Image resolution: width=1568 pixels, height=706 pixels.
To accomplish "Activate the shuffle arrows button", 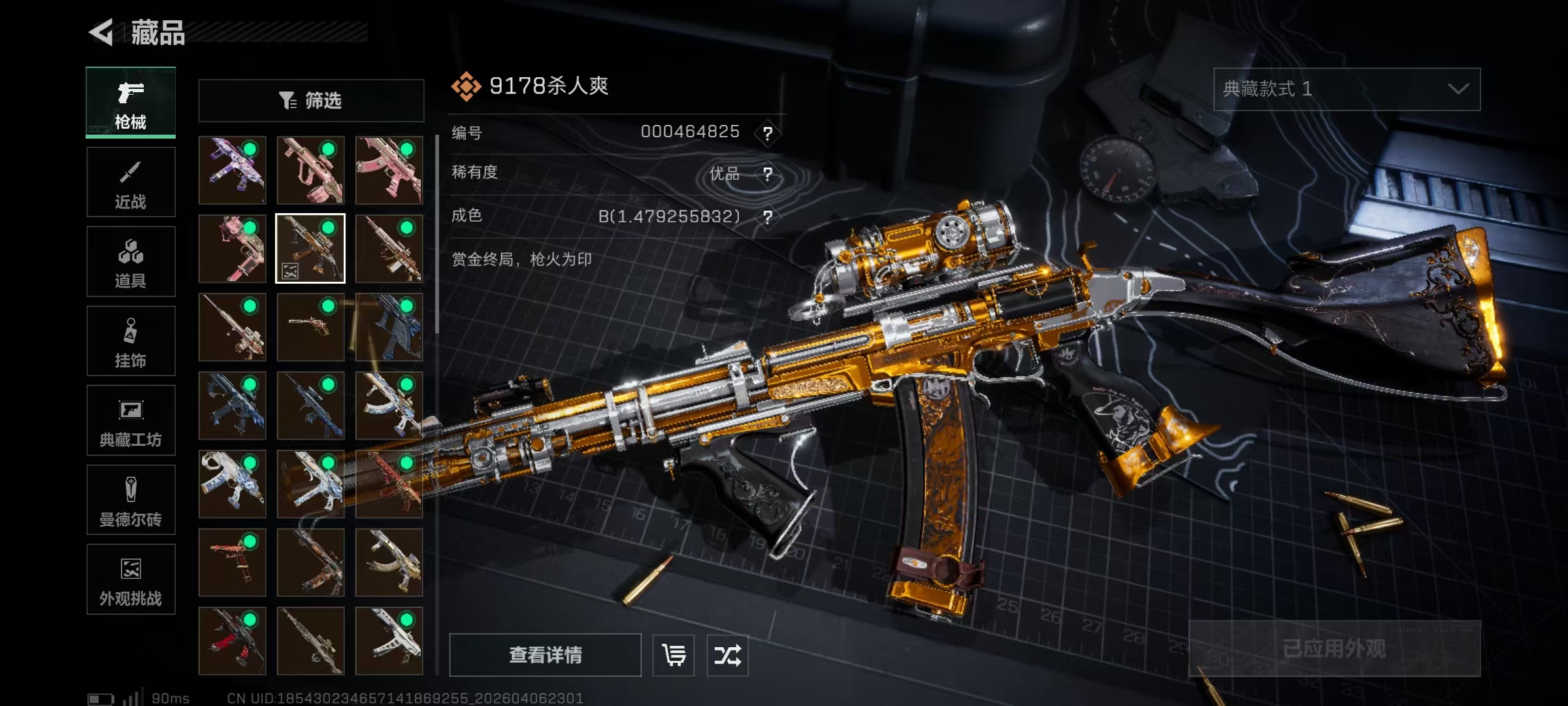I will (x=727, y=654).
